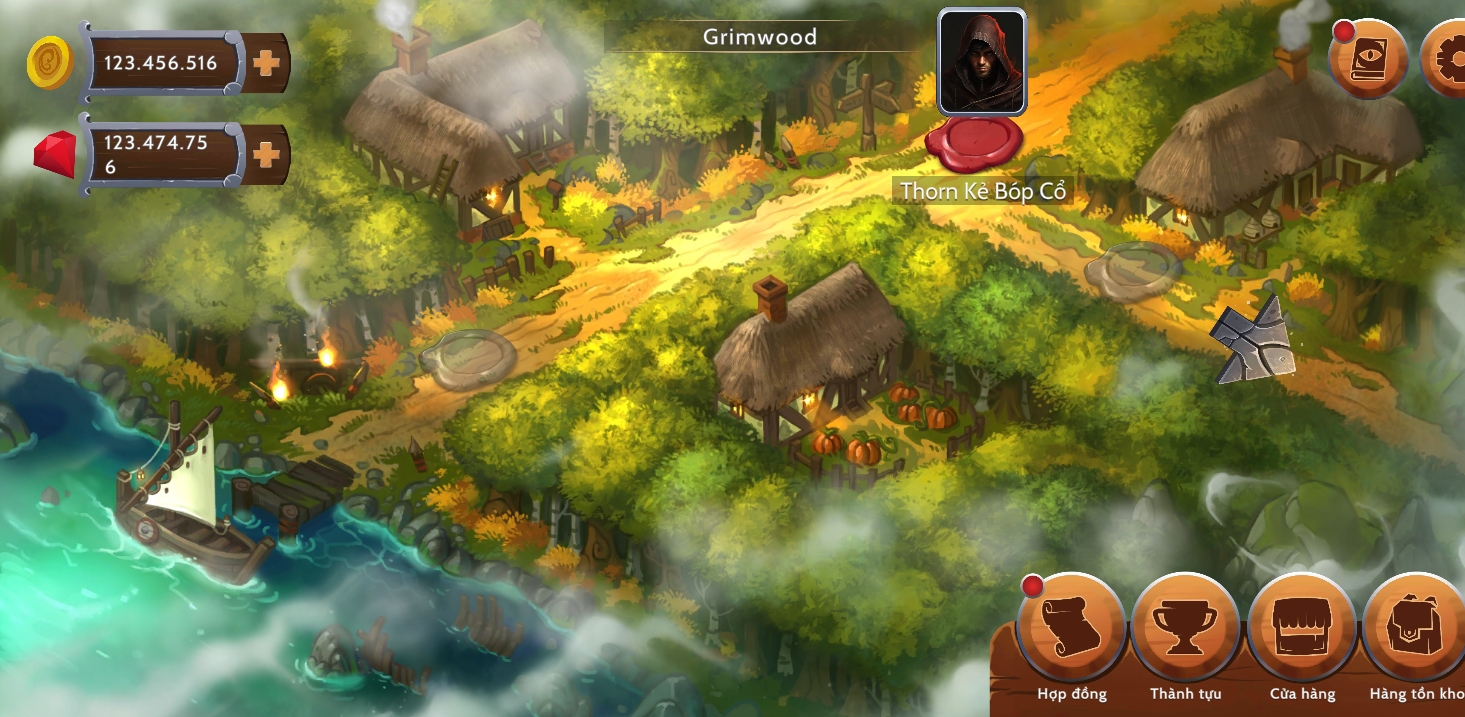Click the stone arrow to navigate map
The image size is (1465, 717).
[x=1252, y=340]
